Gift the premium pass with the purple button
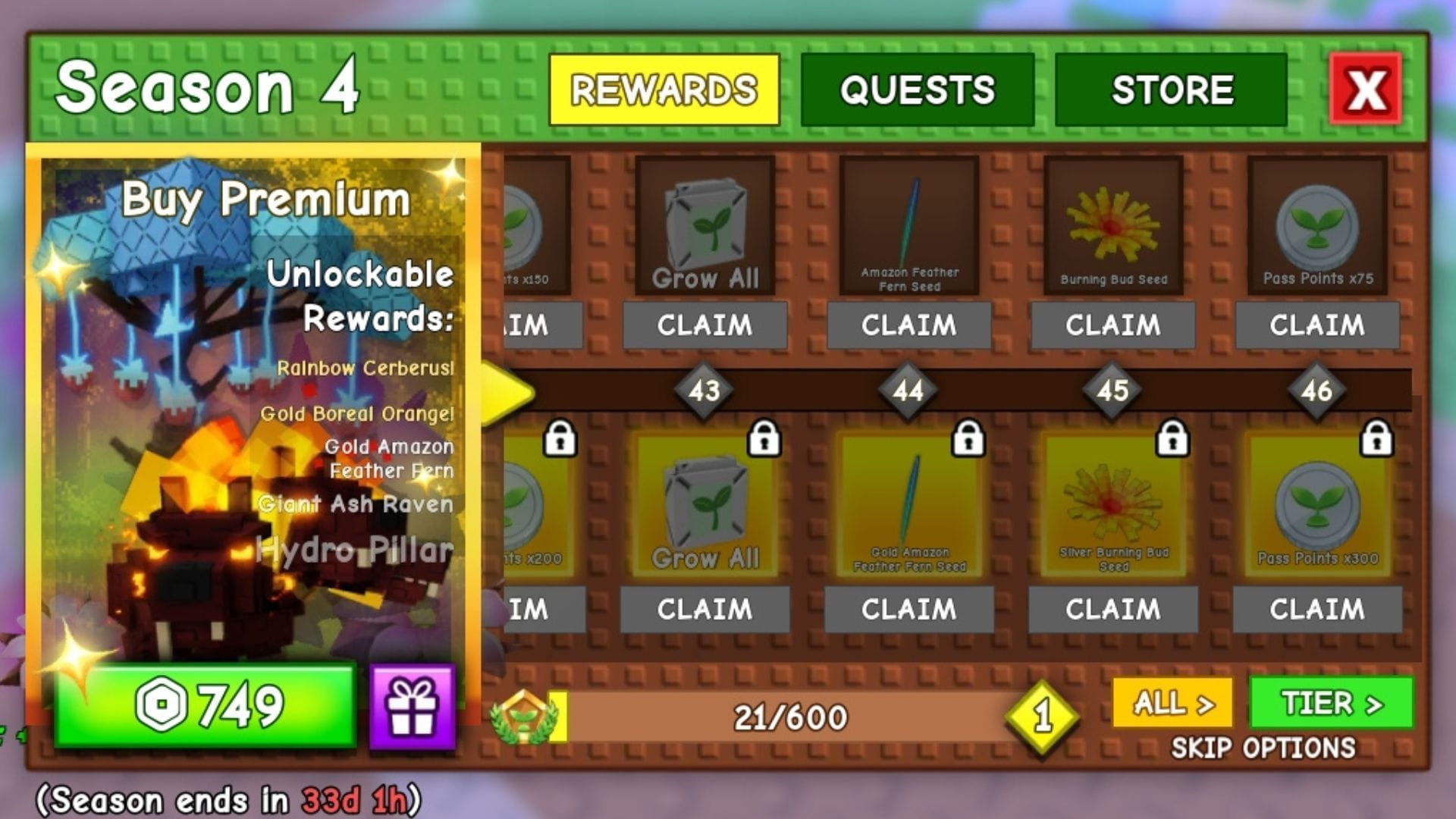The height and width of the screenshot is (819, 1456). (413, 707)
